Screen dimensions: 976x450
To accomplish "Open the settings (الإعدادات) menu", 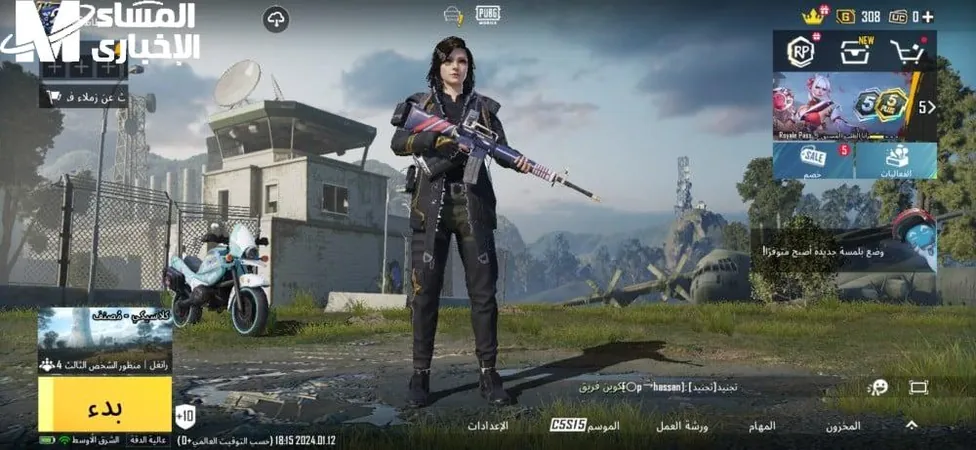I will coord(488,426).
